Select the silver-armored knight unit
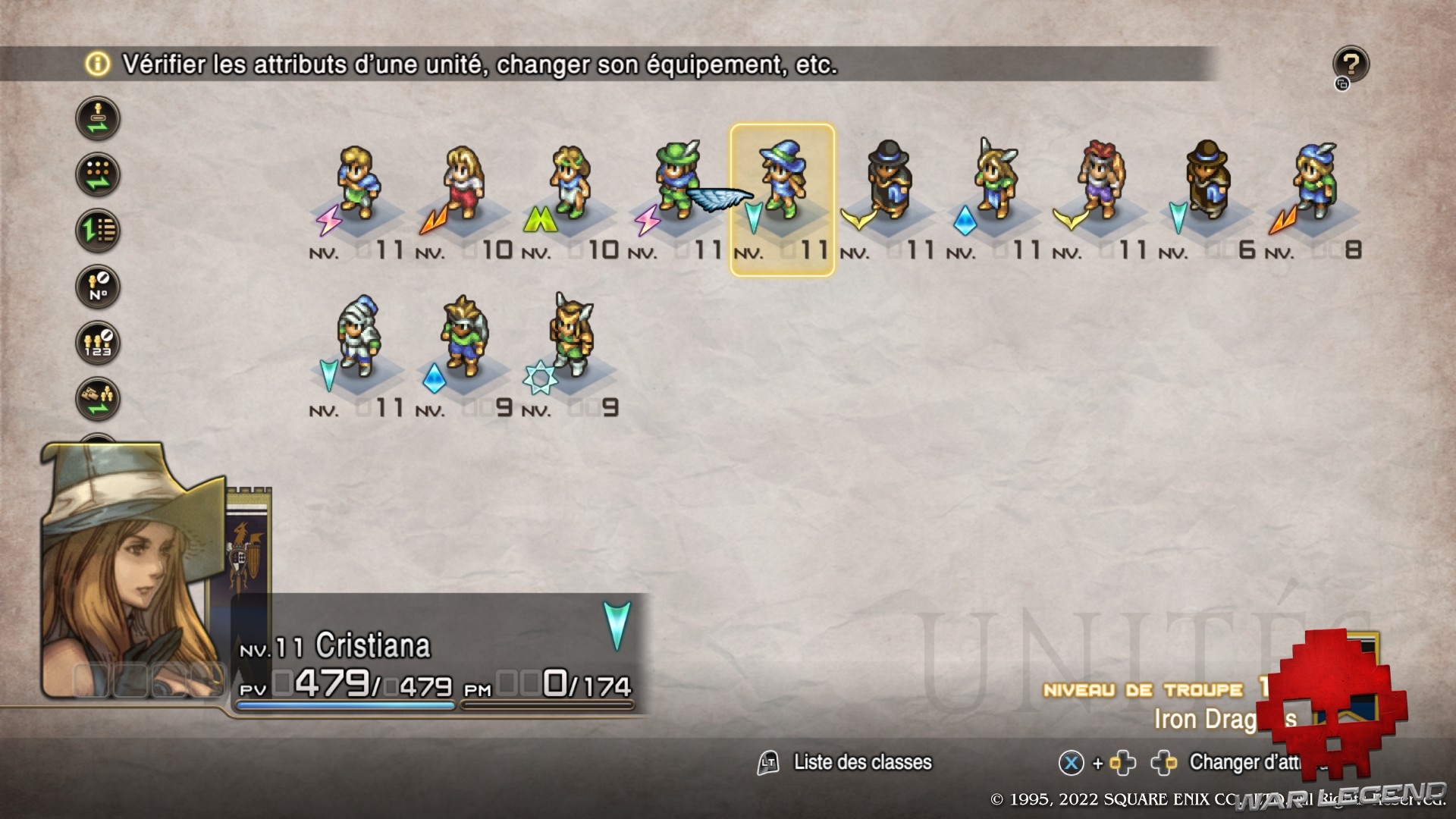Image resolution: width=1456 pixels, height=819 pixels. coord(357,337)
